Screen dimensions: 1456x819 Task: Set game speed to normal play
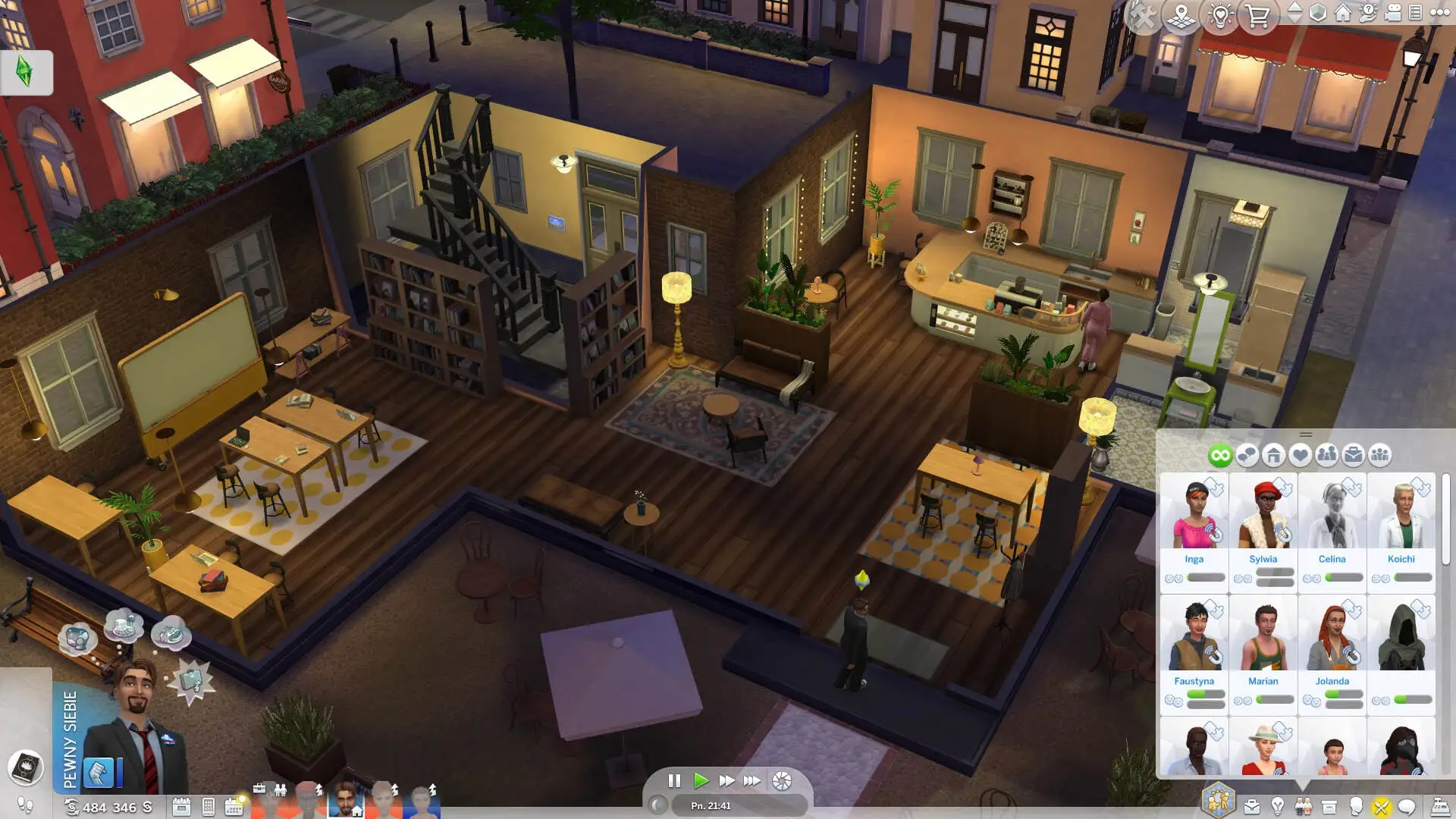click(x=701, y=780)
